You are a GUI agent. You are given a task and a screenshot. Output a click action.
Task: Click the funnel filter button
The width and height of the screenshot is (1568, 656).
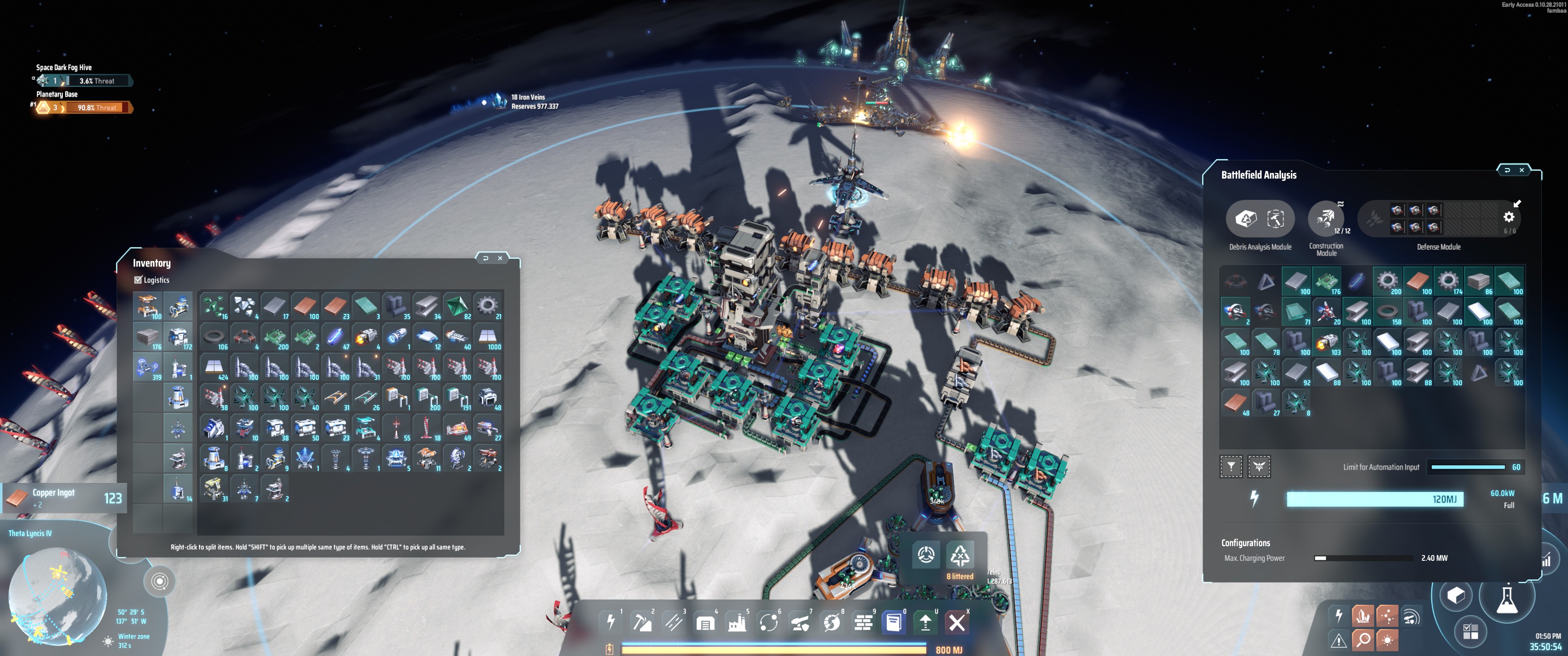(x=1231, y=467)
